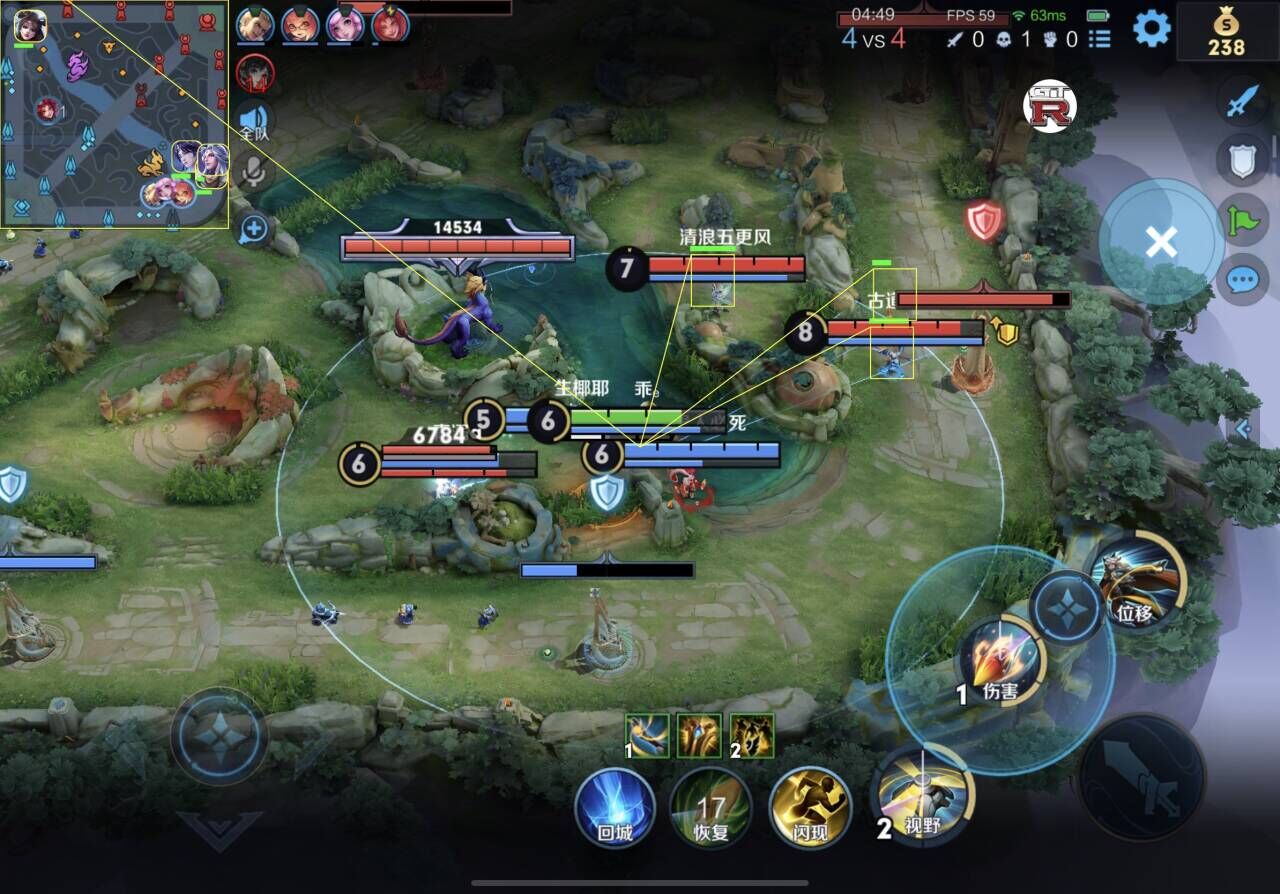Use the 恢复 heal ability
Screen dimensions: 1280x894
[711, 807]
